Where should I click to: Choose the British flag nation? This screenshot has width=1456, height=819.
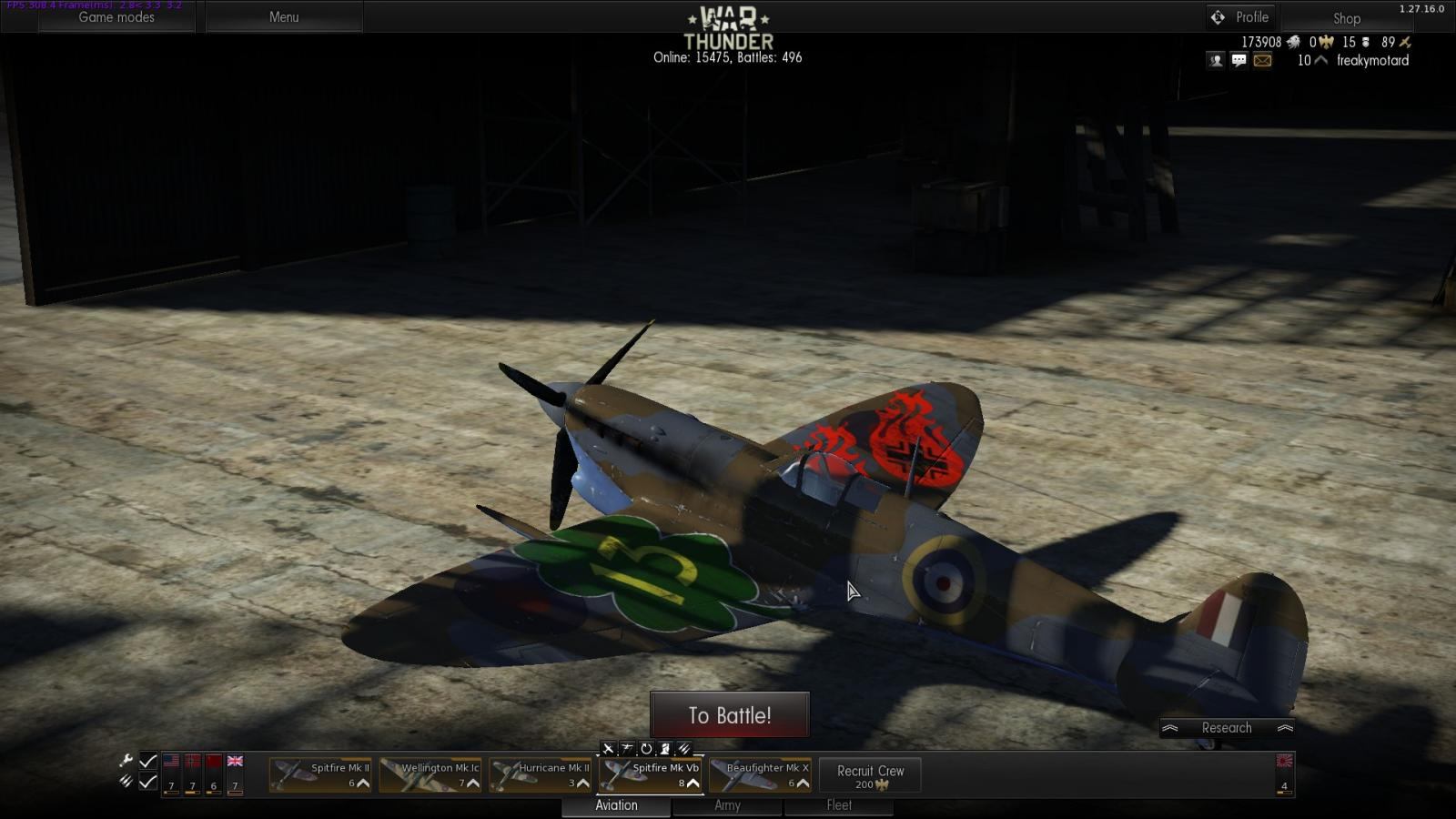point(235,762)
